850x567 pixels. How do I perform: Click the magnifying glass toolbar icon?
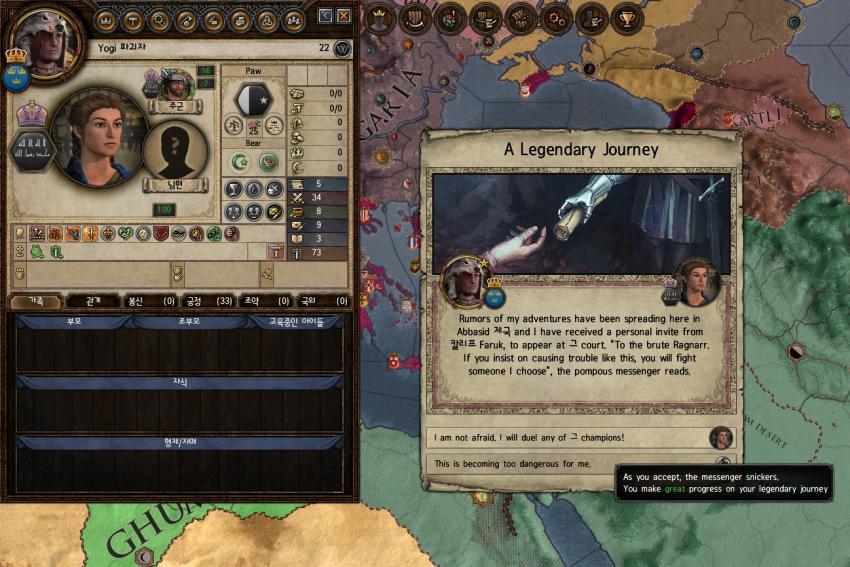(160, 19)
